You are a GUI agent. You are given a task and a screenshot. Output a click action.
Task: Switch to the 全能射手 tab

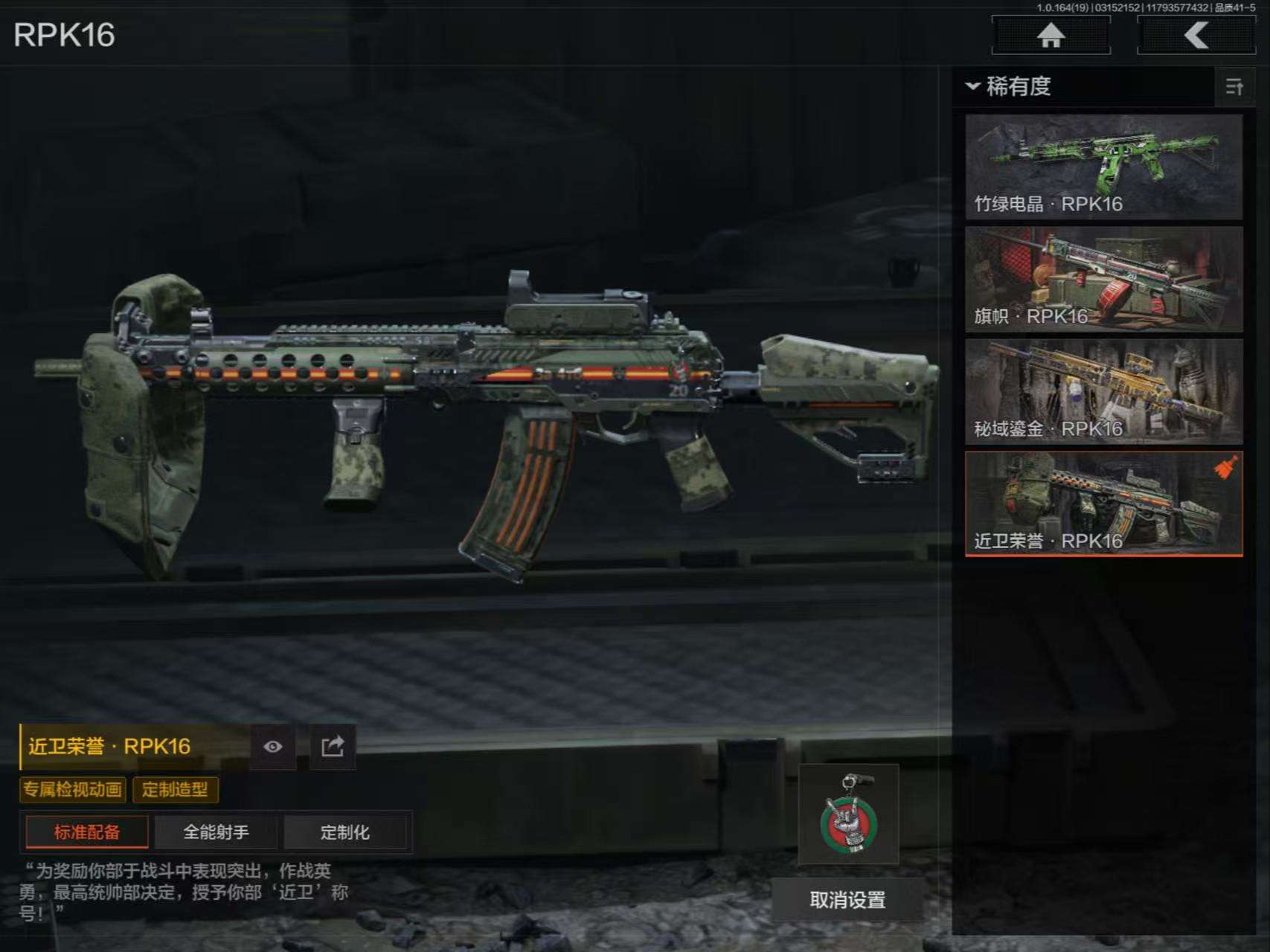pos(216,832)
